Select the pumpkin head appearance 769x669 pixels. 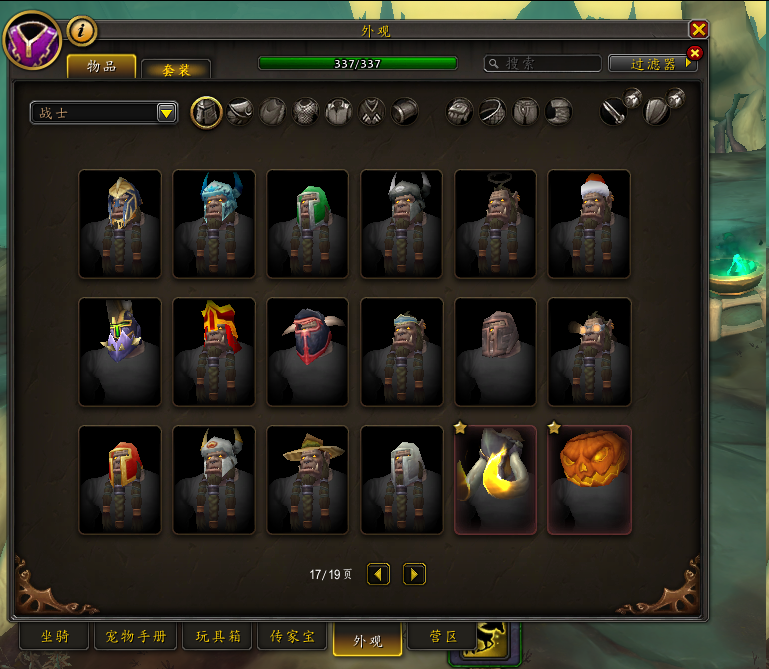point(590,480)
